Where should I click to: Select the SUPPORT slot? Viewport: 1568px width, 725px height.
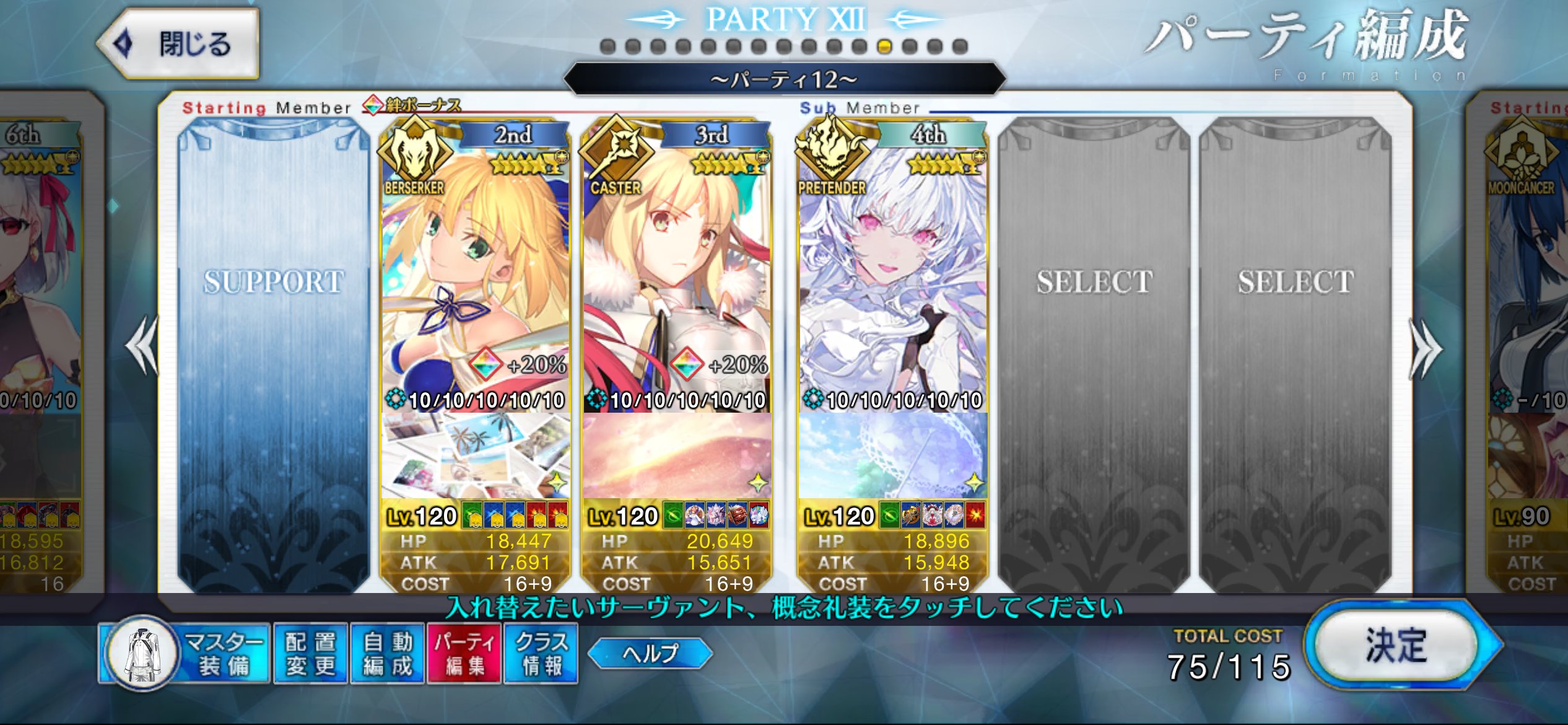(273, 353)
